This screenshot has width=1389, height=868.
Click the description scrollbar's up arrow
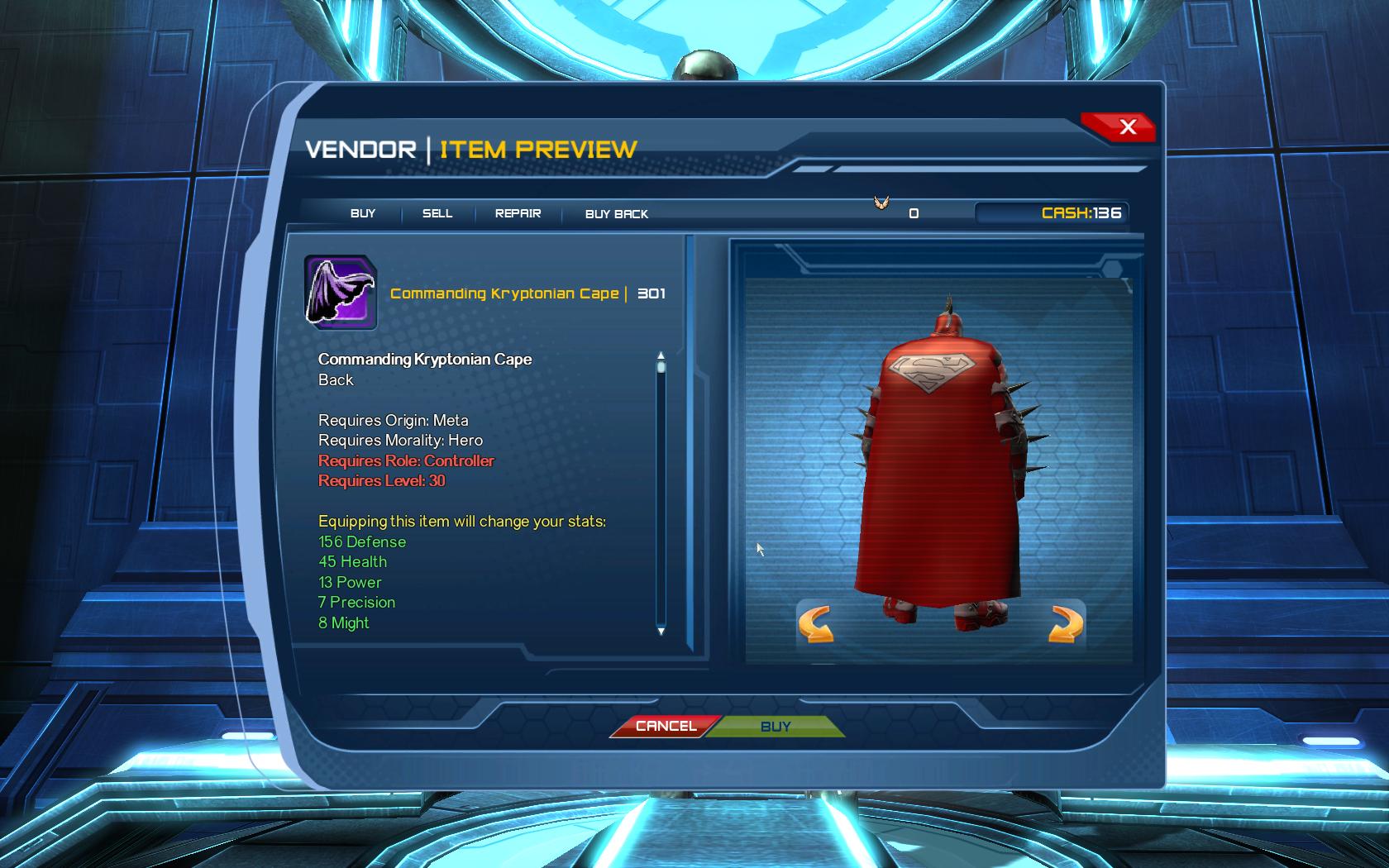tap(661, 355)
